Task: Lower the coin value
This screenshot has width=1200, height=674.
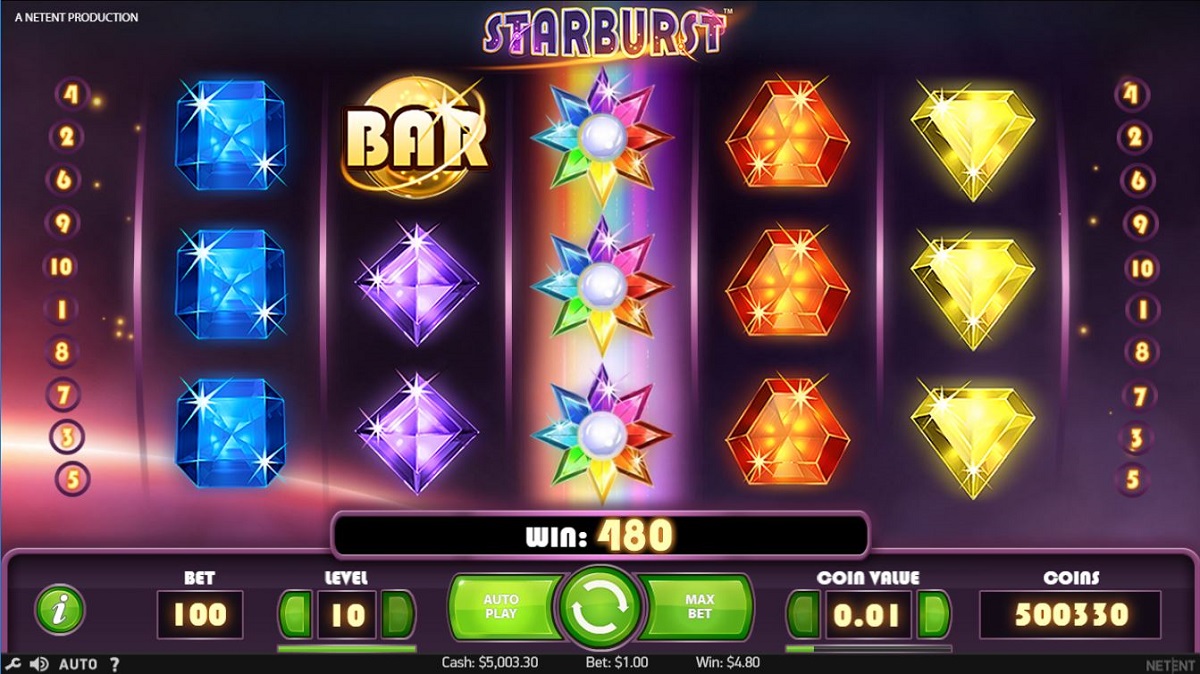Action: pos(804,613)
